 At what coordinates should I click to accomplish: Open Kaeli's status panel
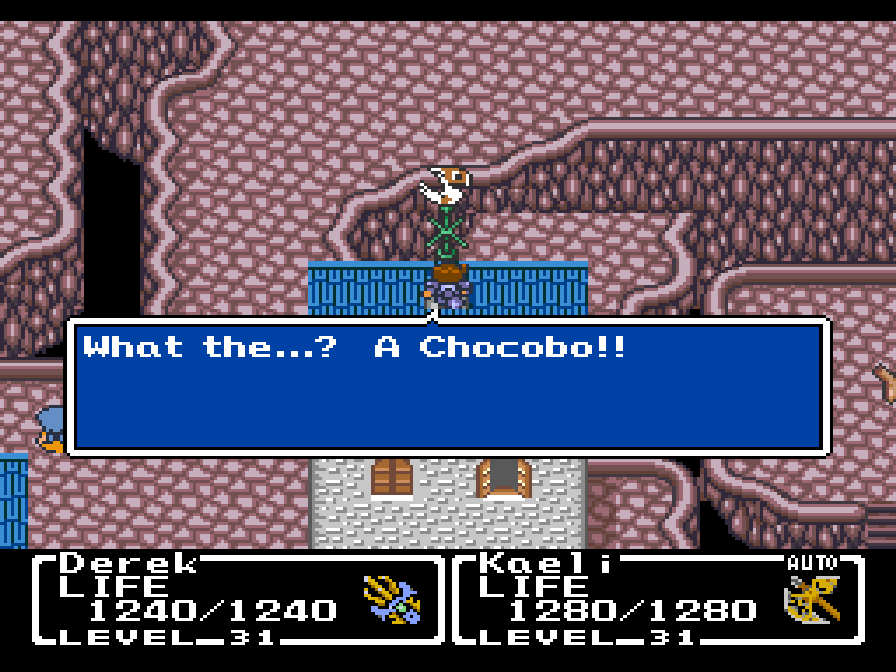(657, 597)
